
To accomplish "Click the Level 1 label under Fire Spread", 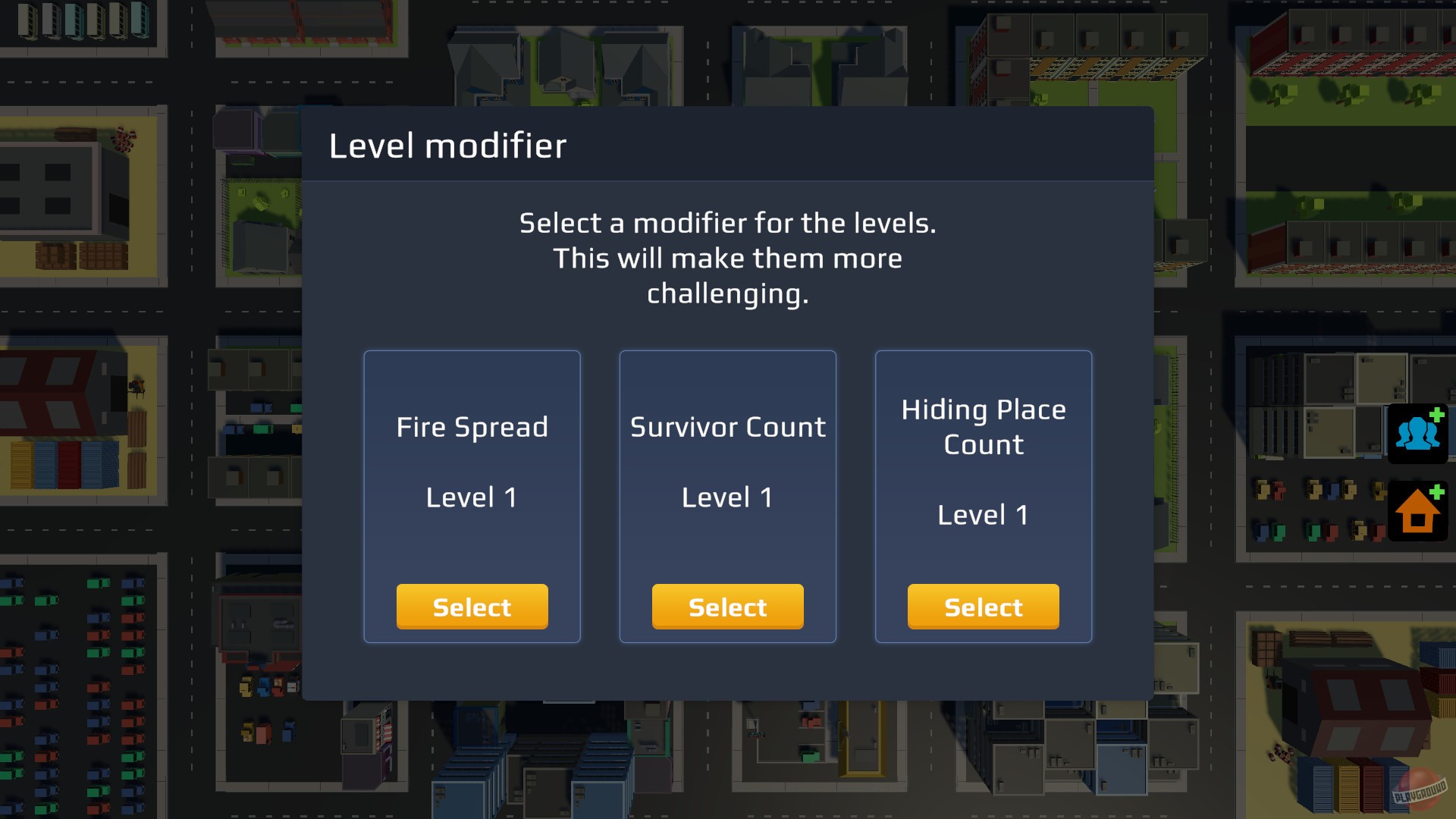I will pos(471,497).
